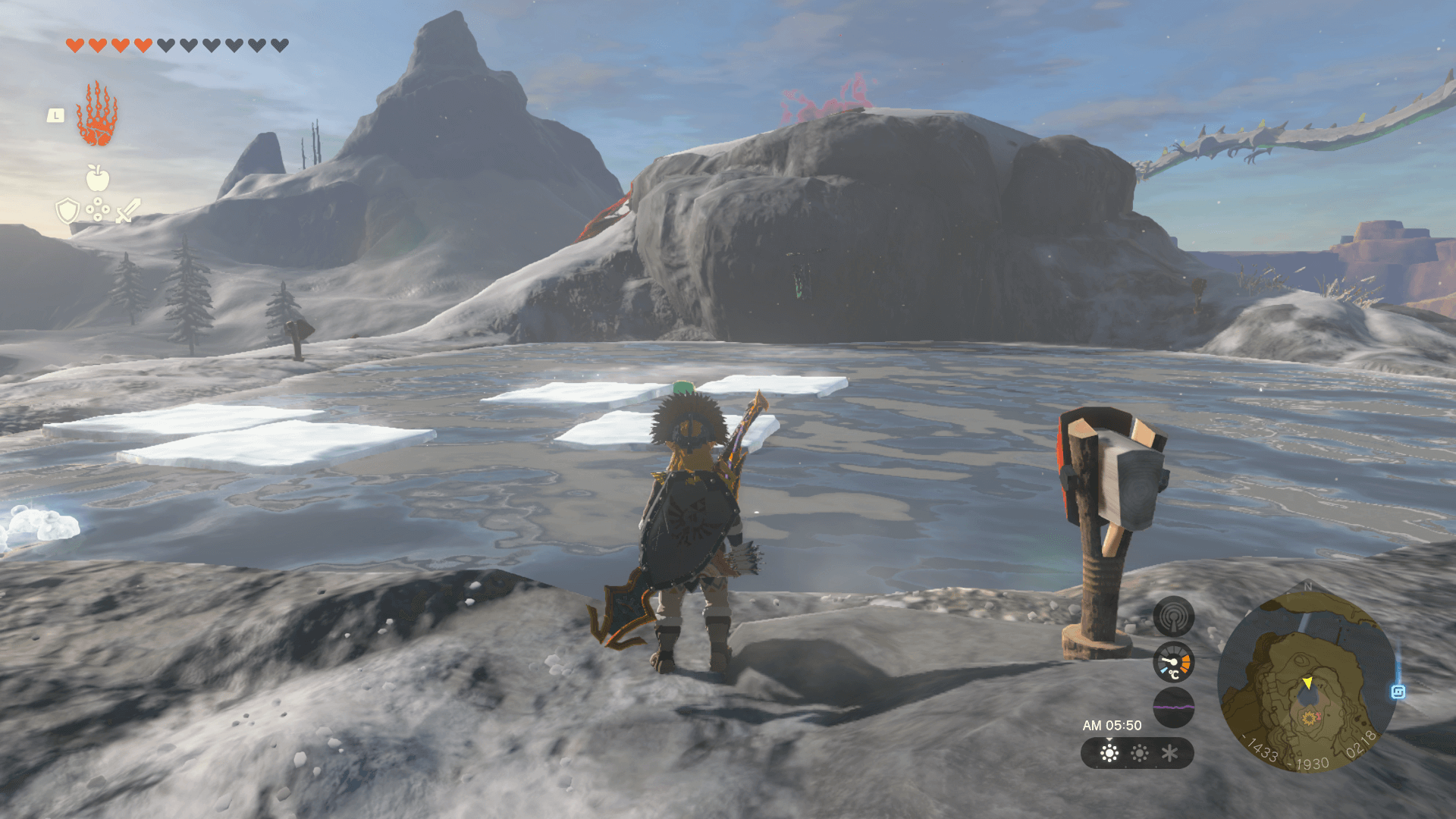Open the circular minimap

coord(1307,681)
